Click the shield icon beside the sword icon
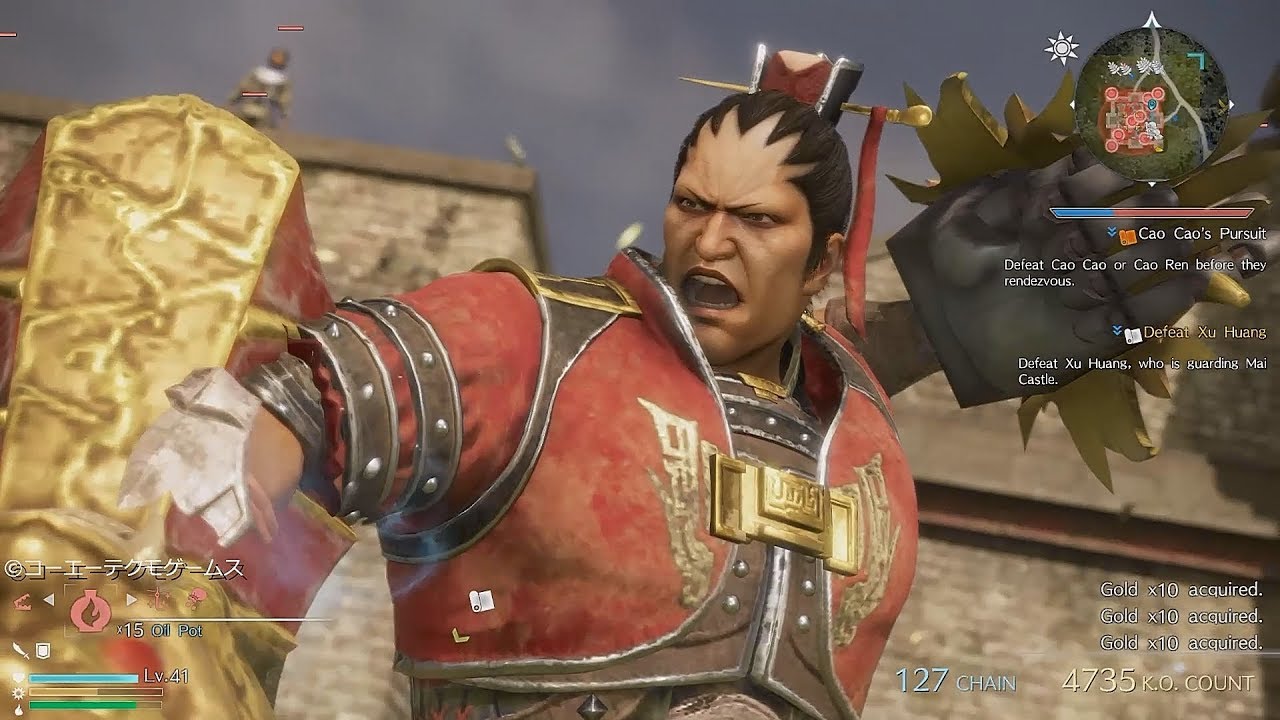This screenshot has height=720, width=1280. tap(42, 651)
